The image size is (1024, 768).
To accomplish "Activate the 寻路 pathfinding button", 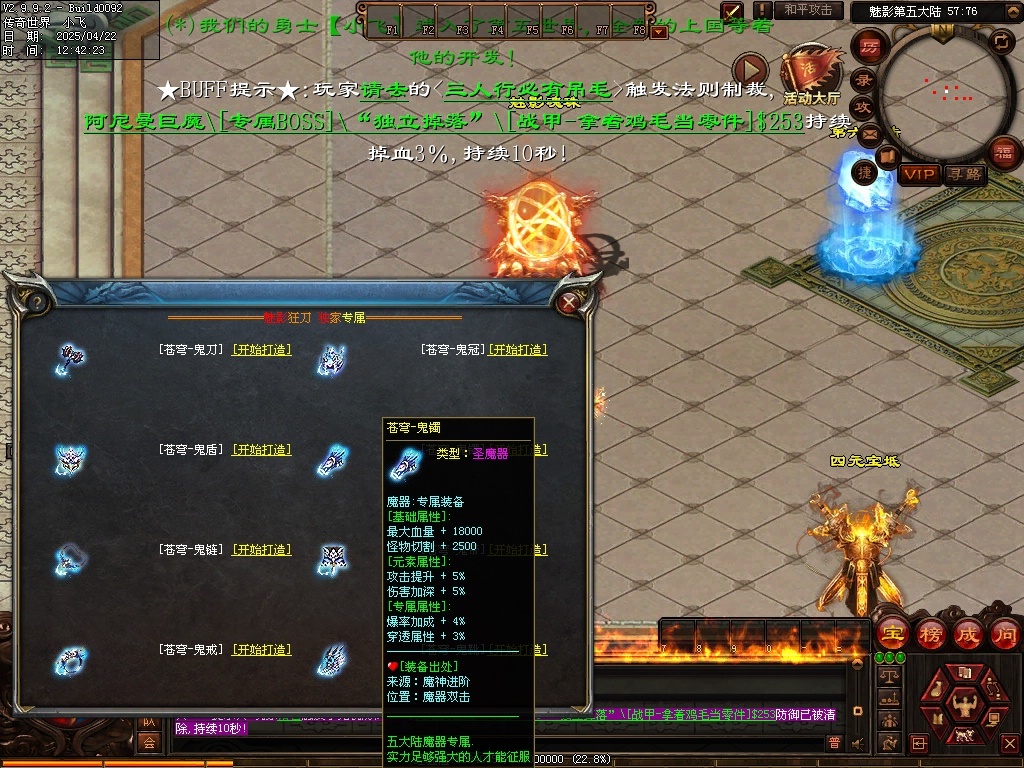I will click(x=964, y=175).
